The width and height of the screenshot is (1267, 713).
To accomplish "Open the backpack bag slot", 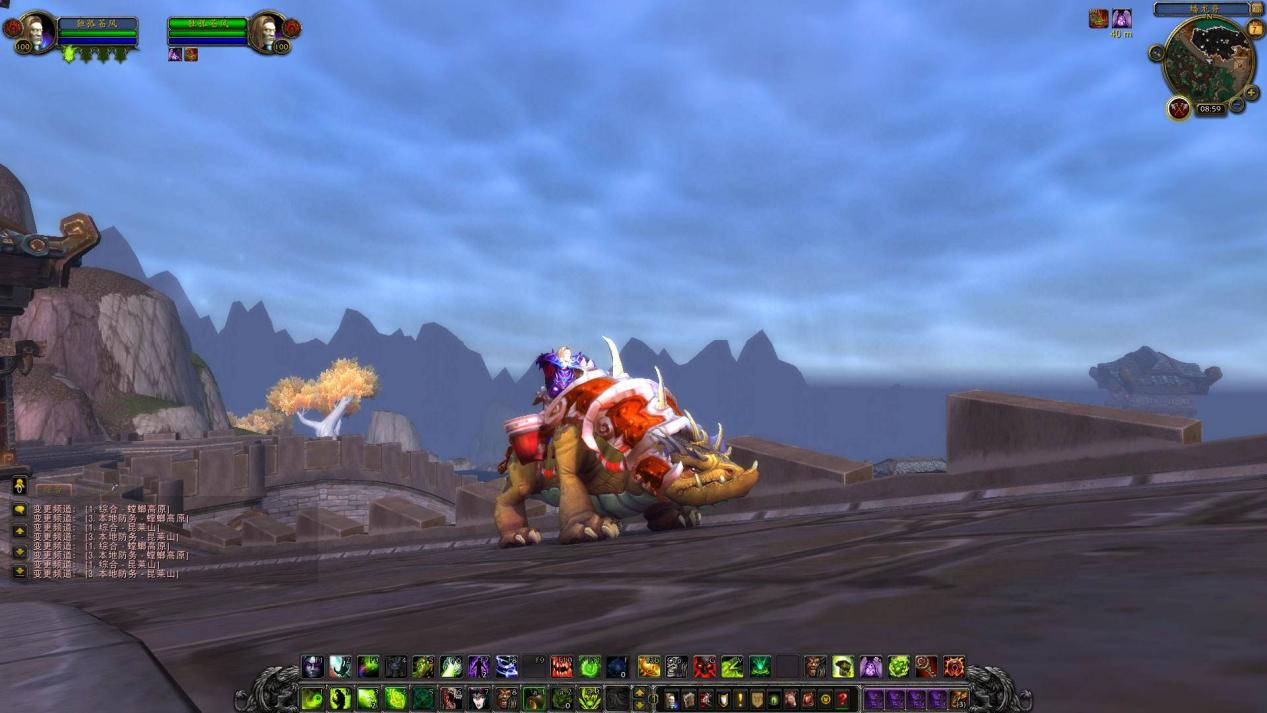I will pos(960,699).
